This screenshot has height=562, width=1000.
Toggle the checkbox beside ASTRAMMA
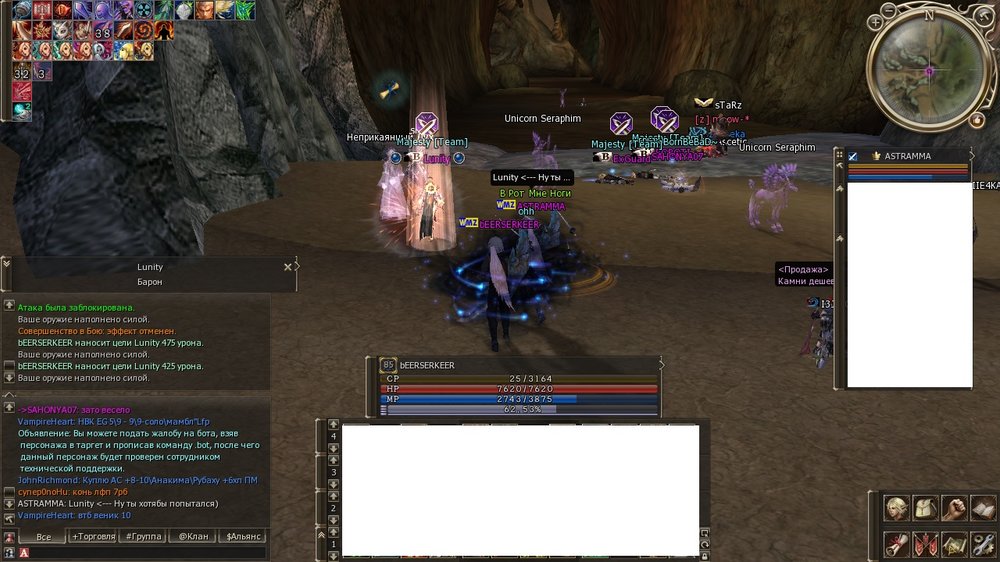[853, 157]
